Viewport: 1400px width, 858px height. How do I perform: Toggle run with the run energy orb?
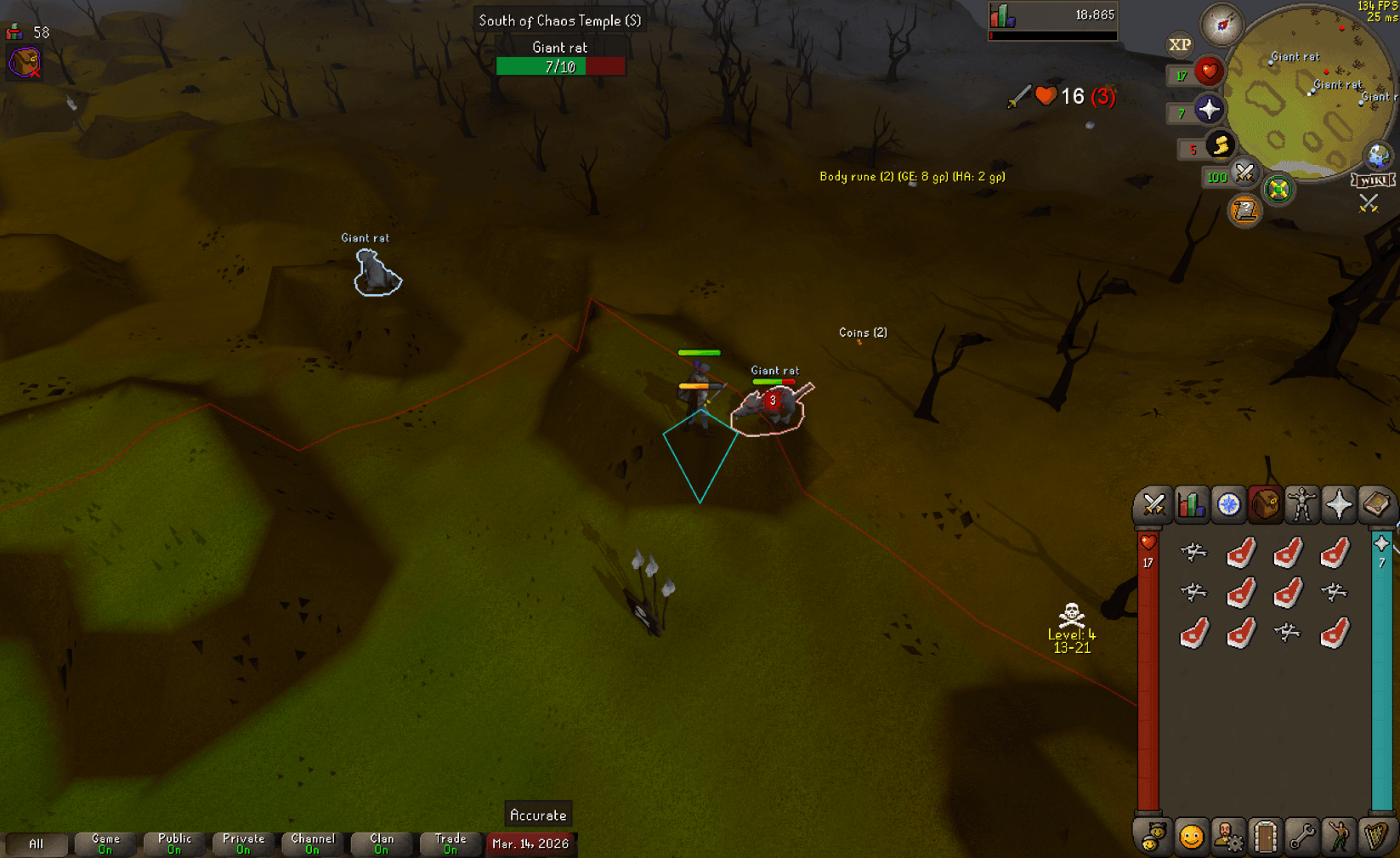coord(1221,145)
